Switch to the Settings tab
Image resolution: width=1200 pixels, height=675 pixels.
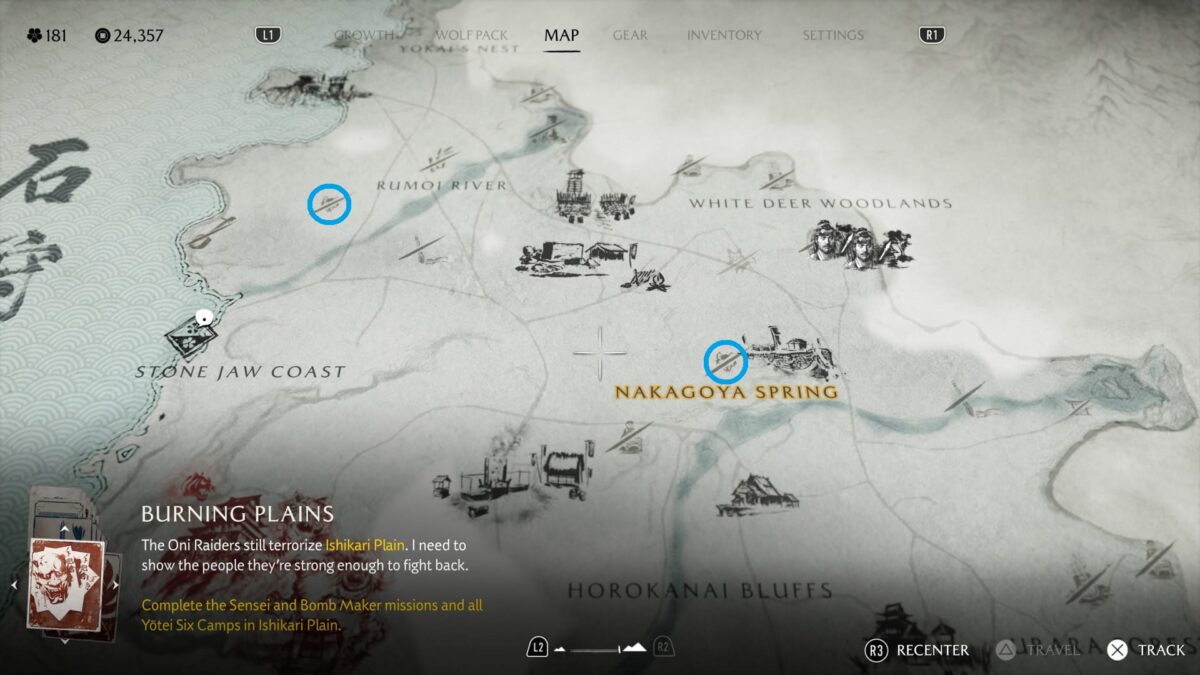pyautogui.click(x=832, y=35)
